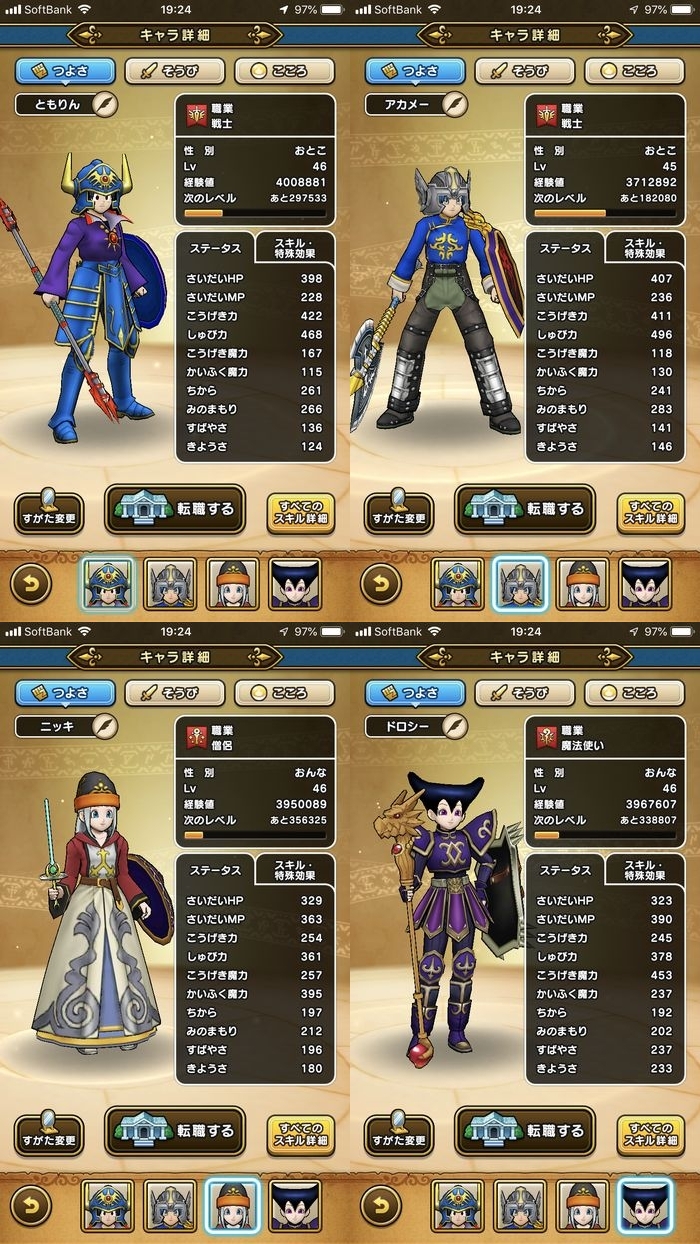
Task: Open name editing for ドロシー
Action: tap(454, 726)
